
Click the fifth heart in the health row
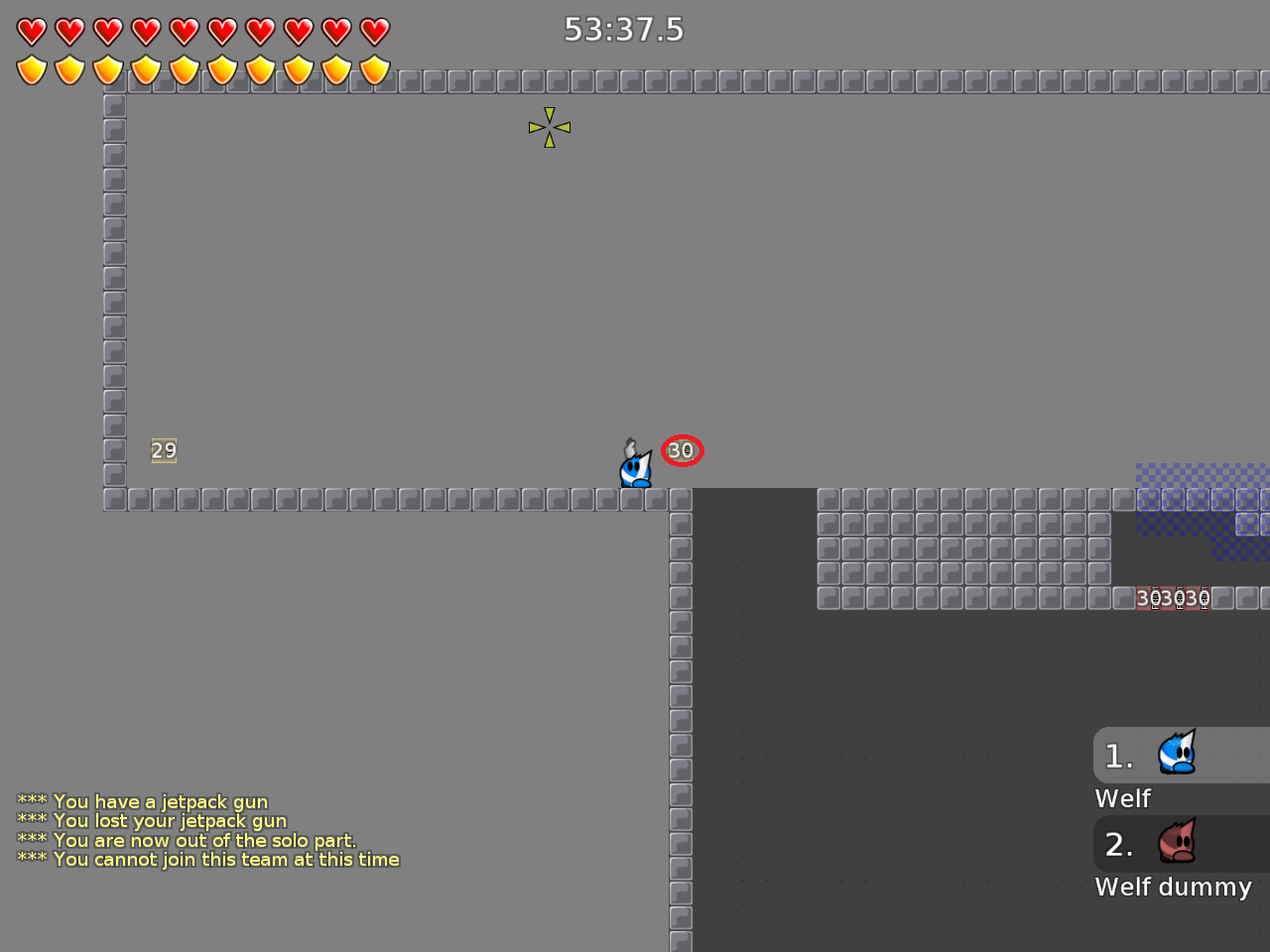pos(184,31)
